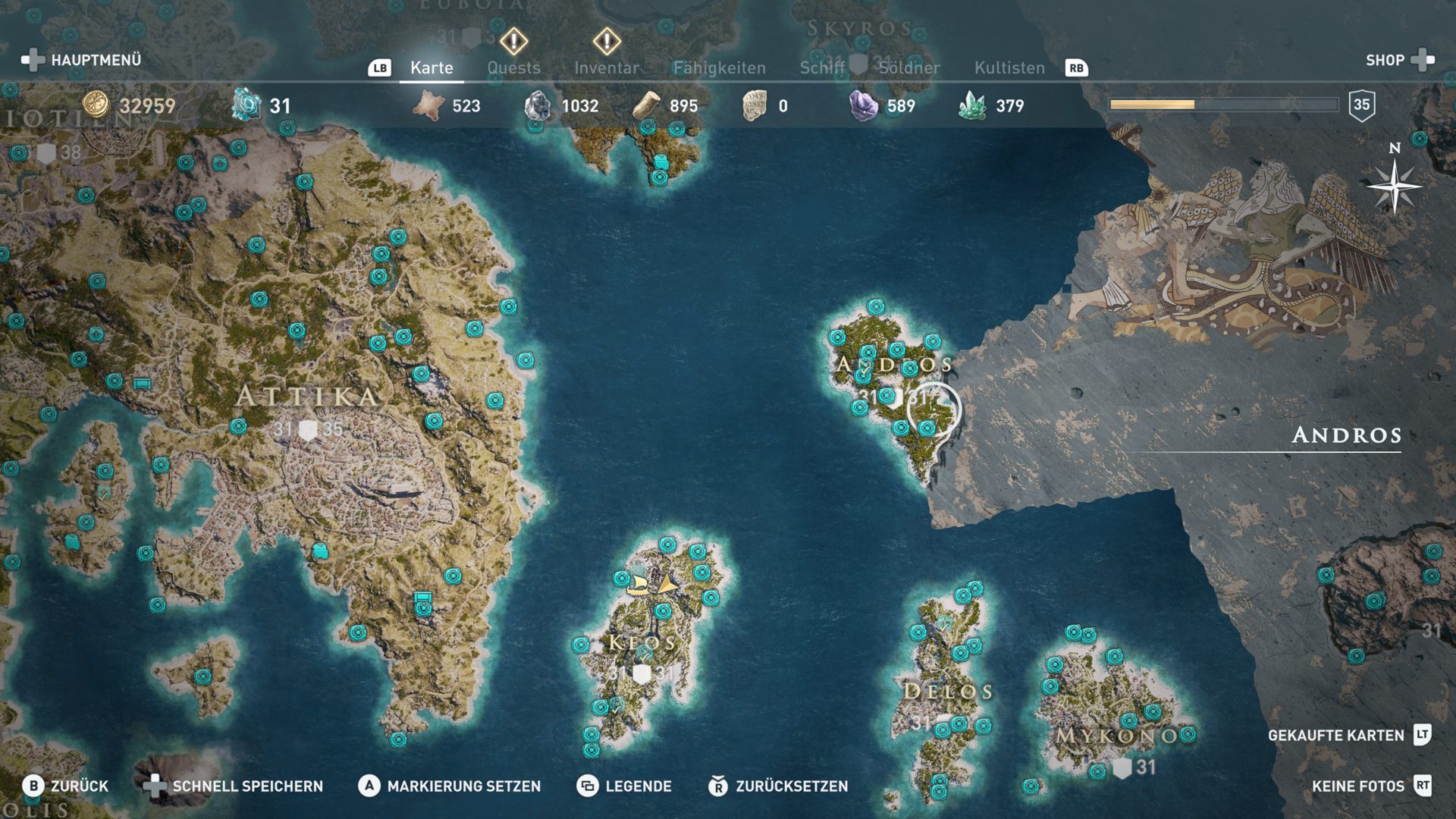
Task: Show the Söldner tab
Action: click(908, 67)
